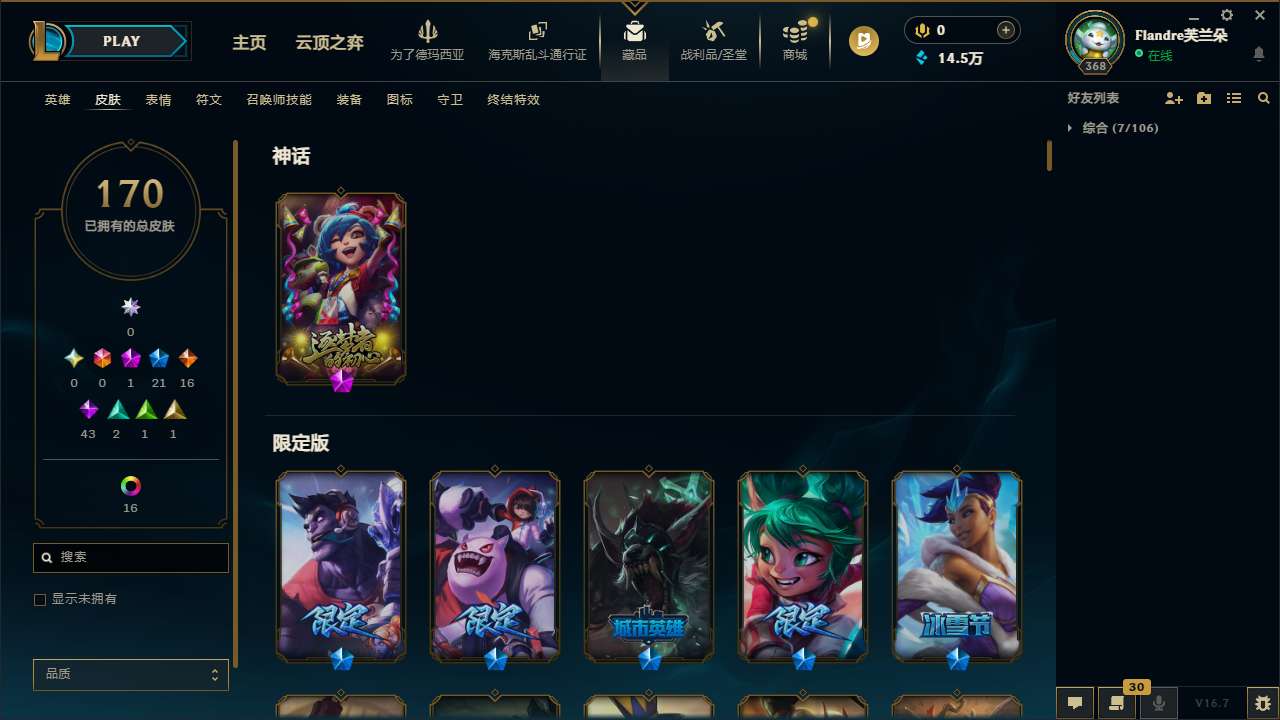1280x720 pixels.
Task: Click the 搜索 search input field
Action: click(130, 557)
